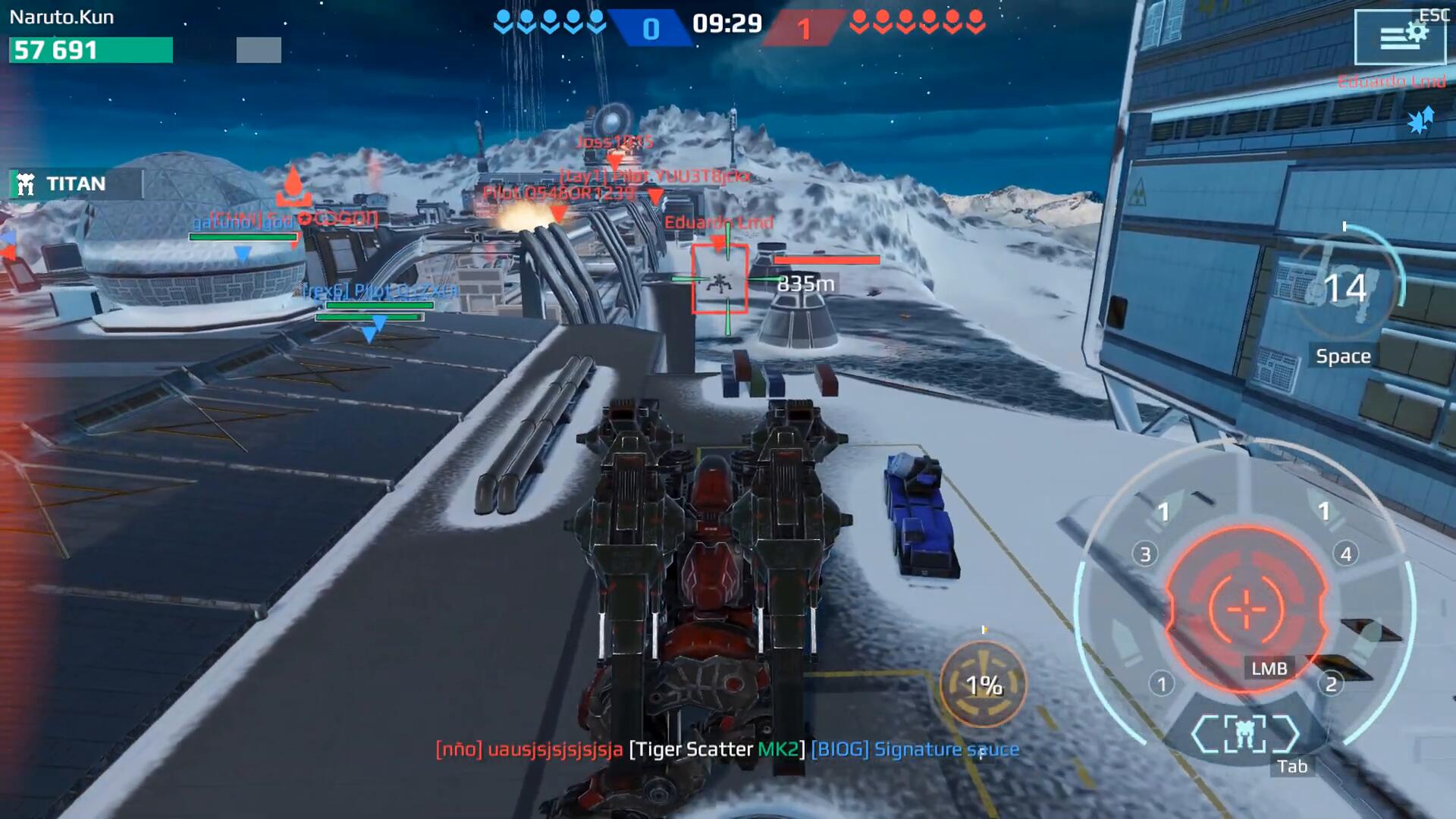Select the blue jet icon below settings
The height and width of the screenshot is (819, 1456).
[x=1420, y=121]
